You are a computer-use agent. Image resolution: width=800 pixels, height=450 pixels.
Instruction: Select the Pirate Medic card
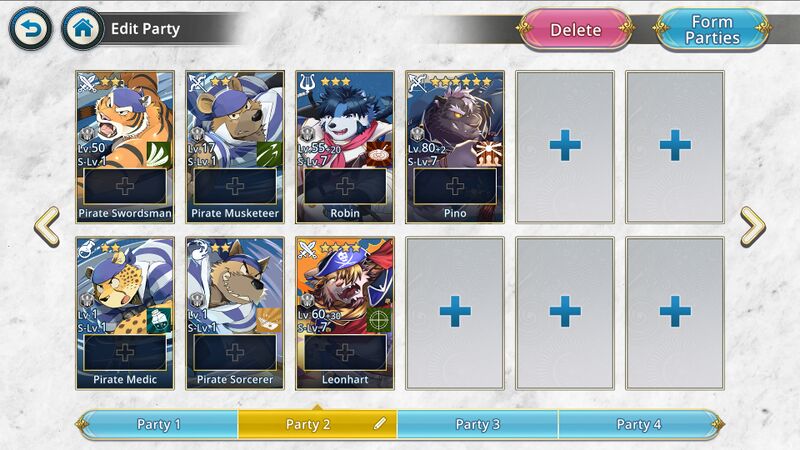click(x=125, y=312)
